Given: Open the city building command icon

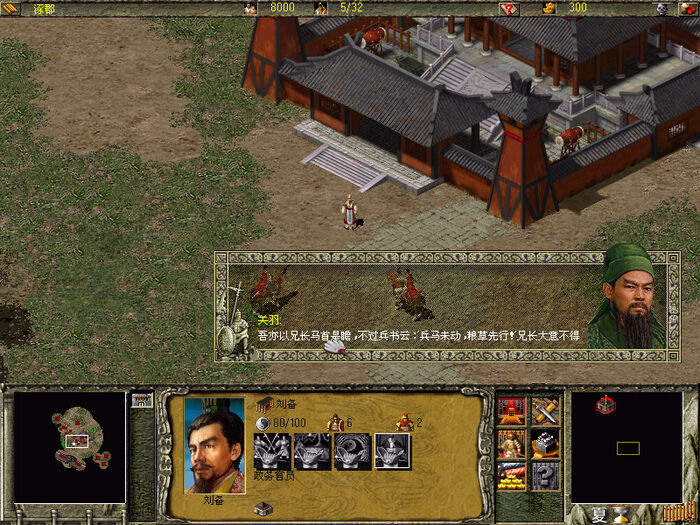Looking at the screenshot, I should coord(545,443).
